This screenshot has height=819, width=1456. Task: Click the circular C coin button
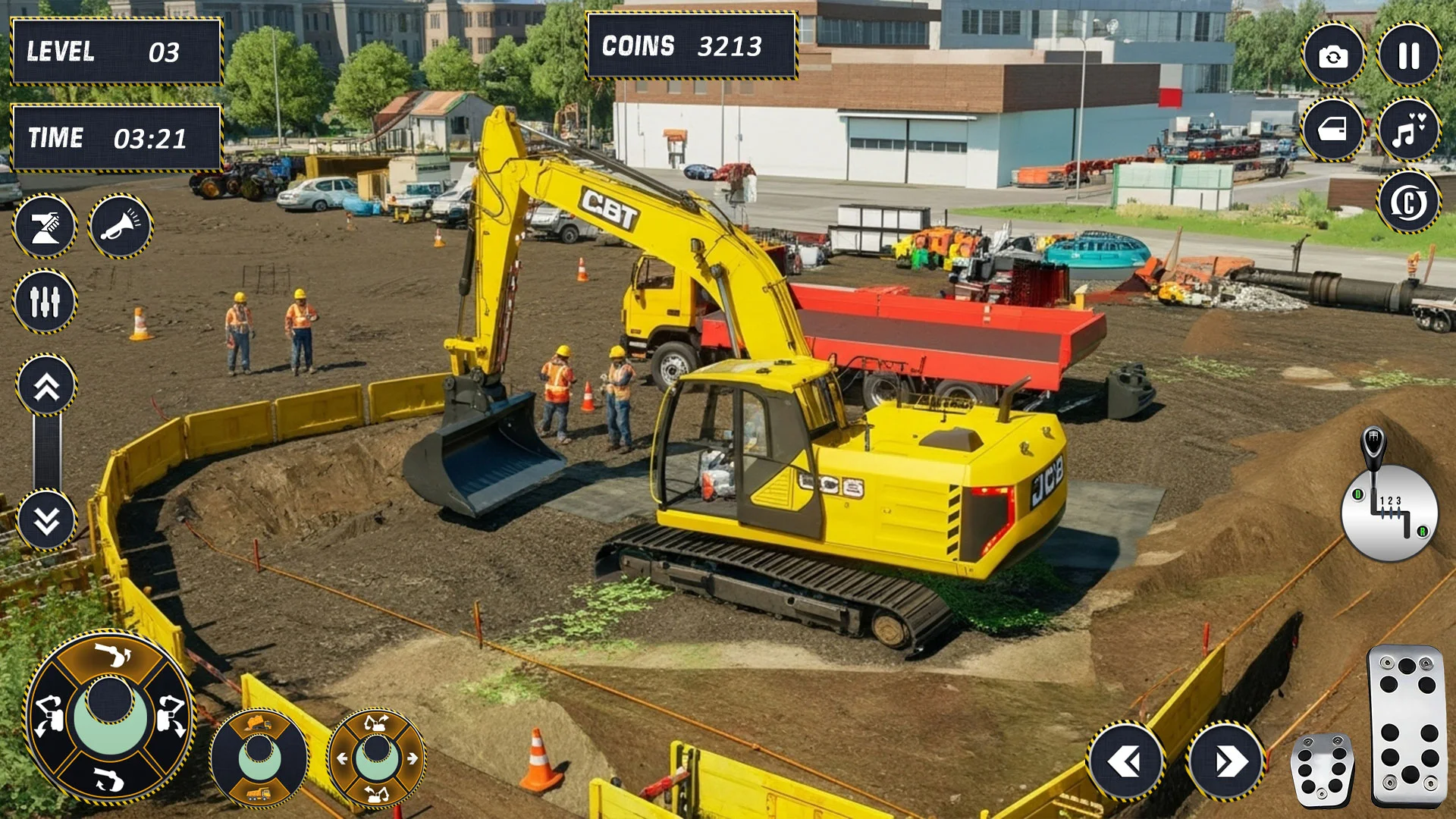coord(1408,202)
